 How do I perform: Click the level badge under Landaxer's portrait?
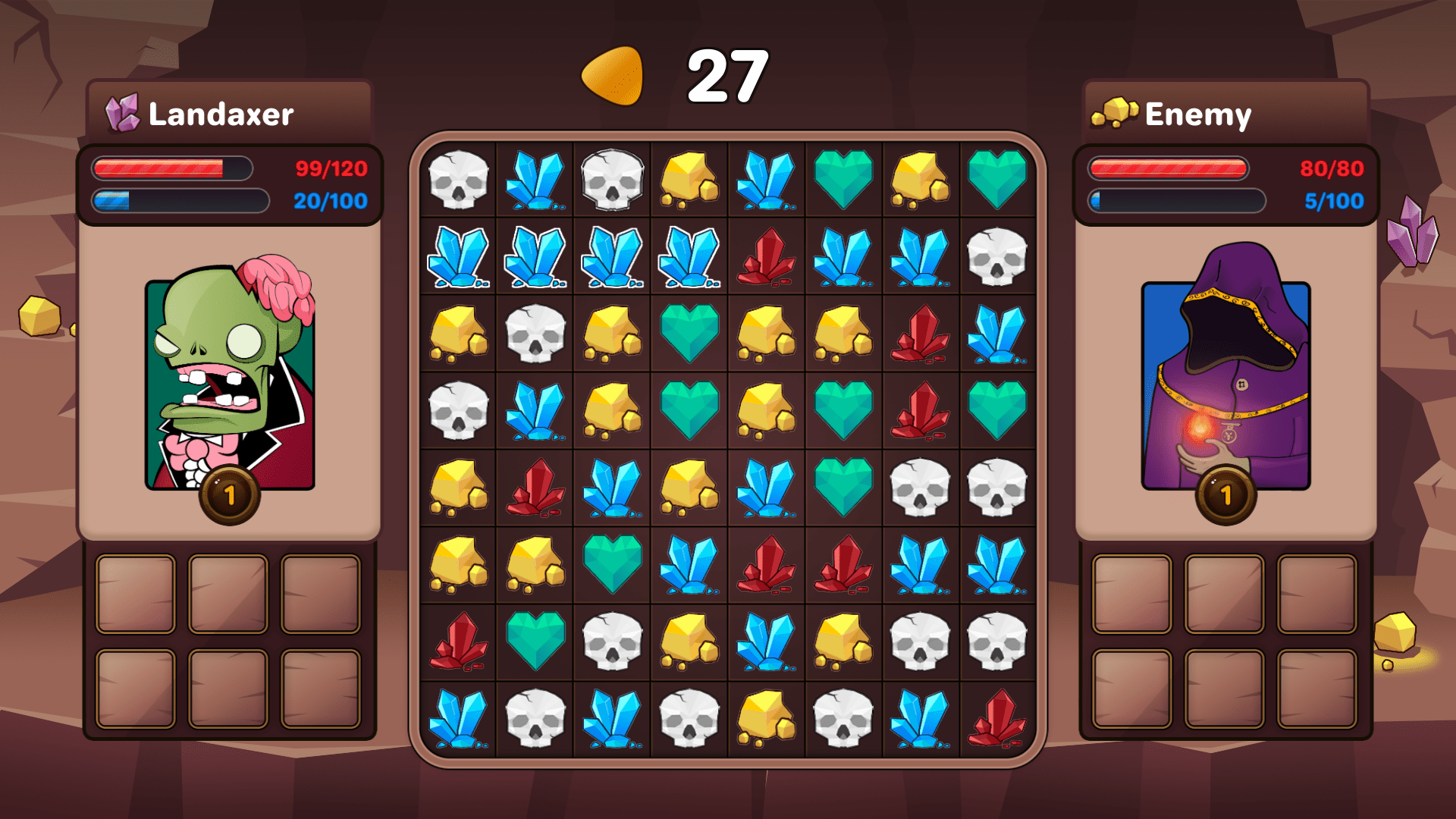pos(230,496)
